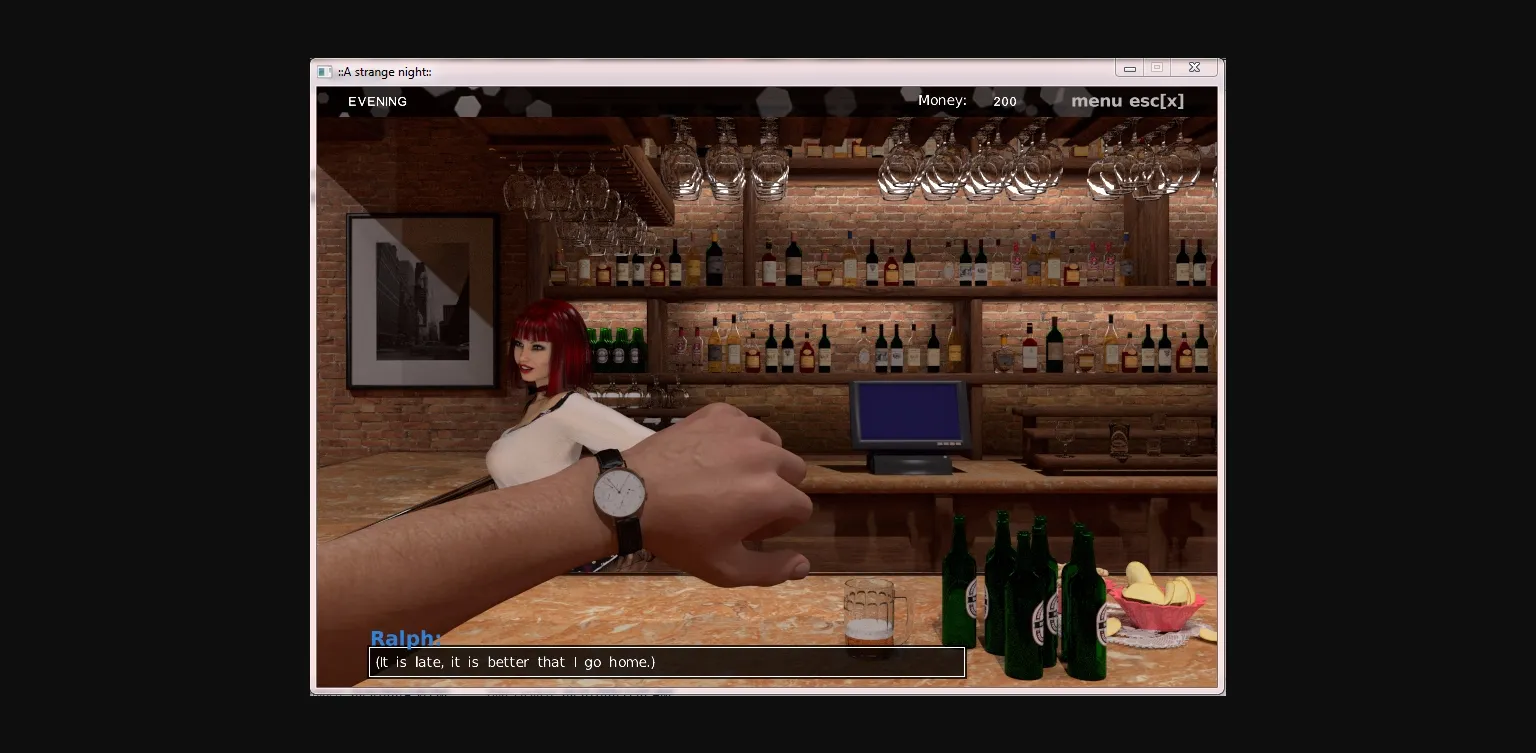Open the in-game menu via the menu text
This screenshot has height=753, width=1536.
pyautogui.click(x=1096, y=101)
